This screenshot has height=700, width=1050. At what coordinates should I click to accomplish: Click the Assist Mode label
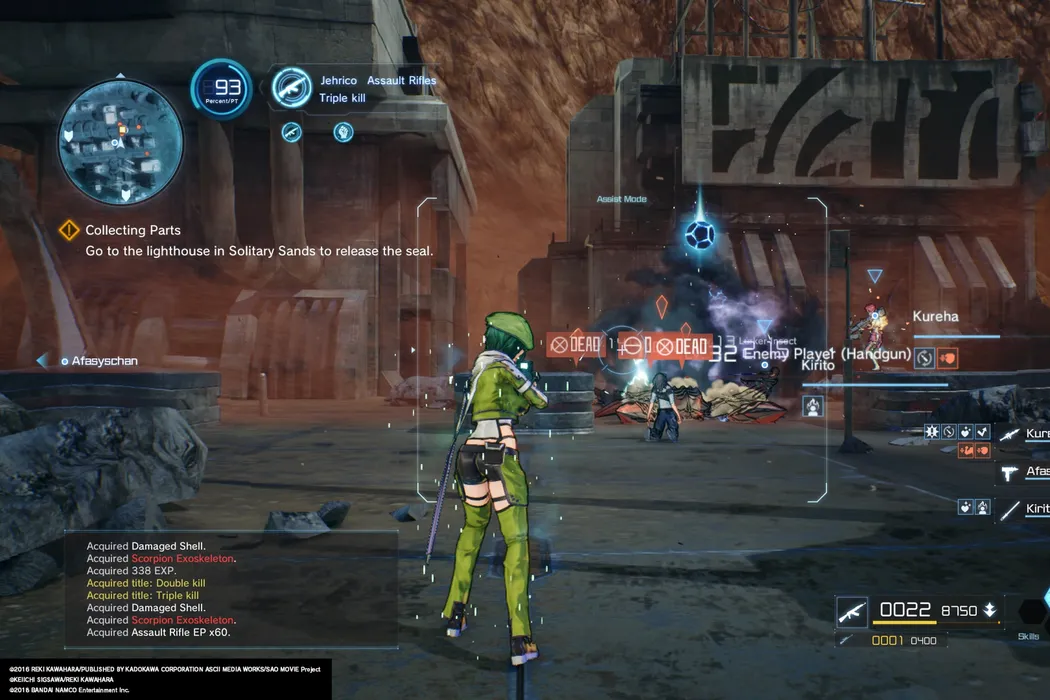tap(621, 199)
